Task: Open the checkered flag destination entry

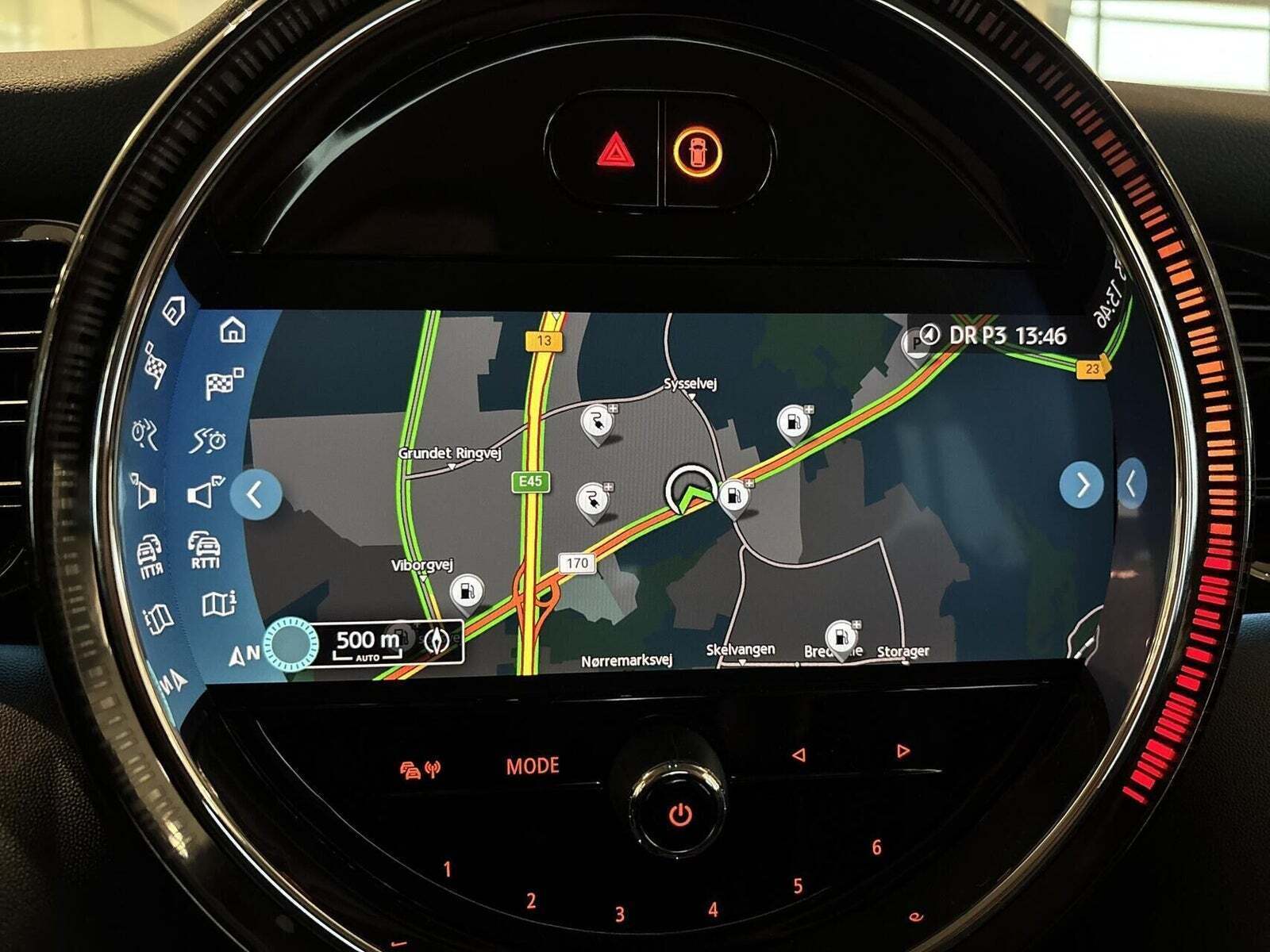Action: (x=223, y=384)
